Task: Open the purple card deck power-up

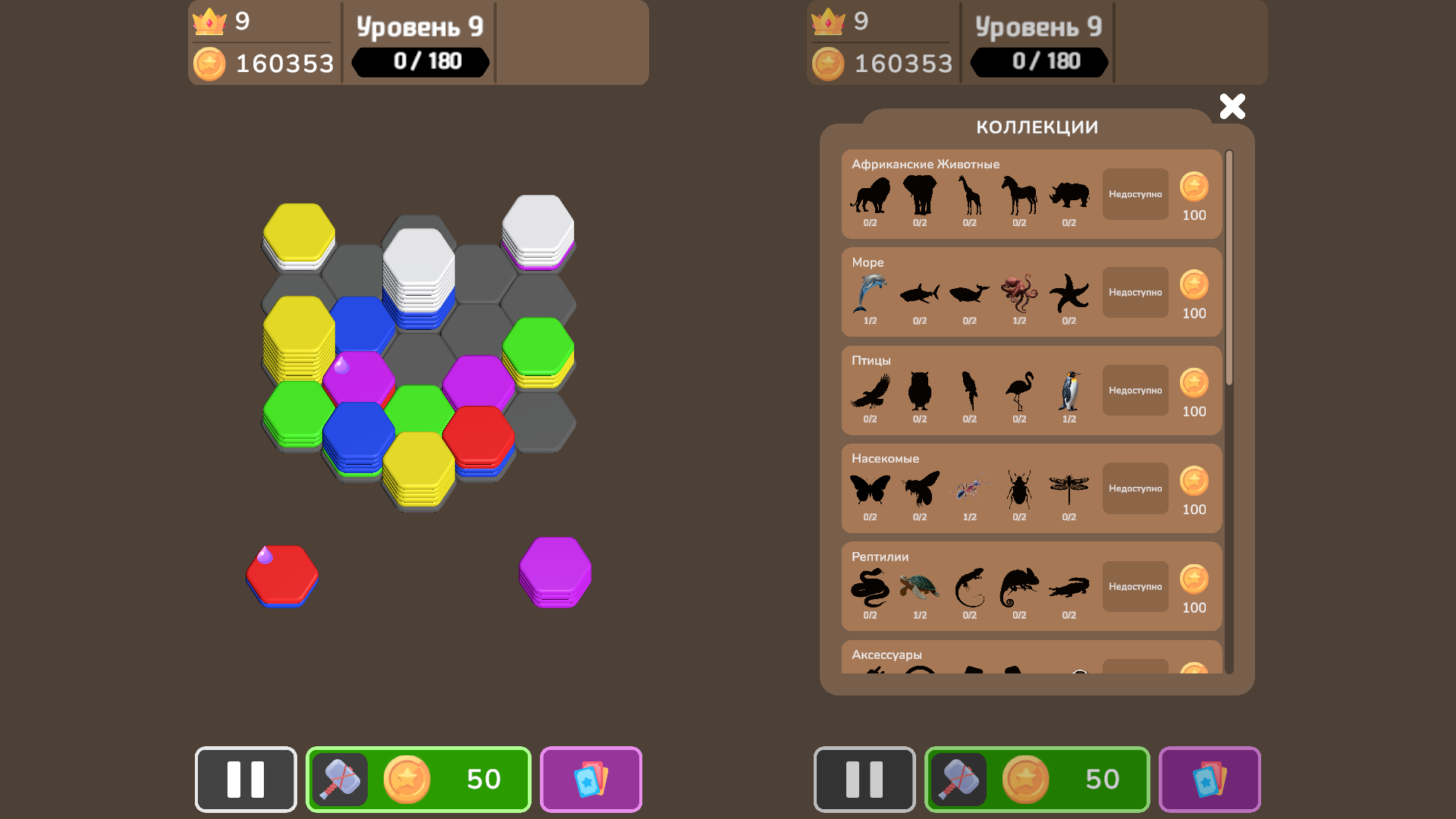Action: coord(591,779)
